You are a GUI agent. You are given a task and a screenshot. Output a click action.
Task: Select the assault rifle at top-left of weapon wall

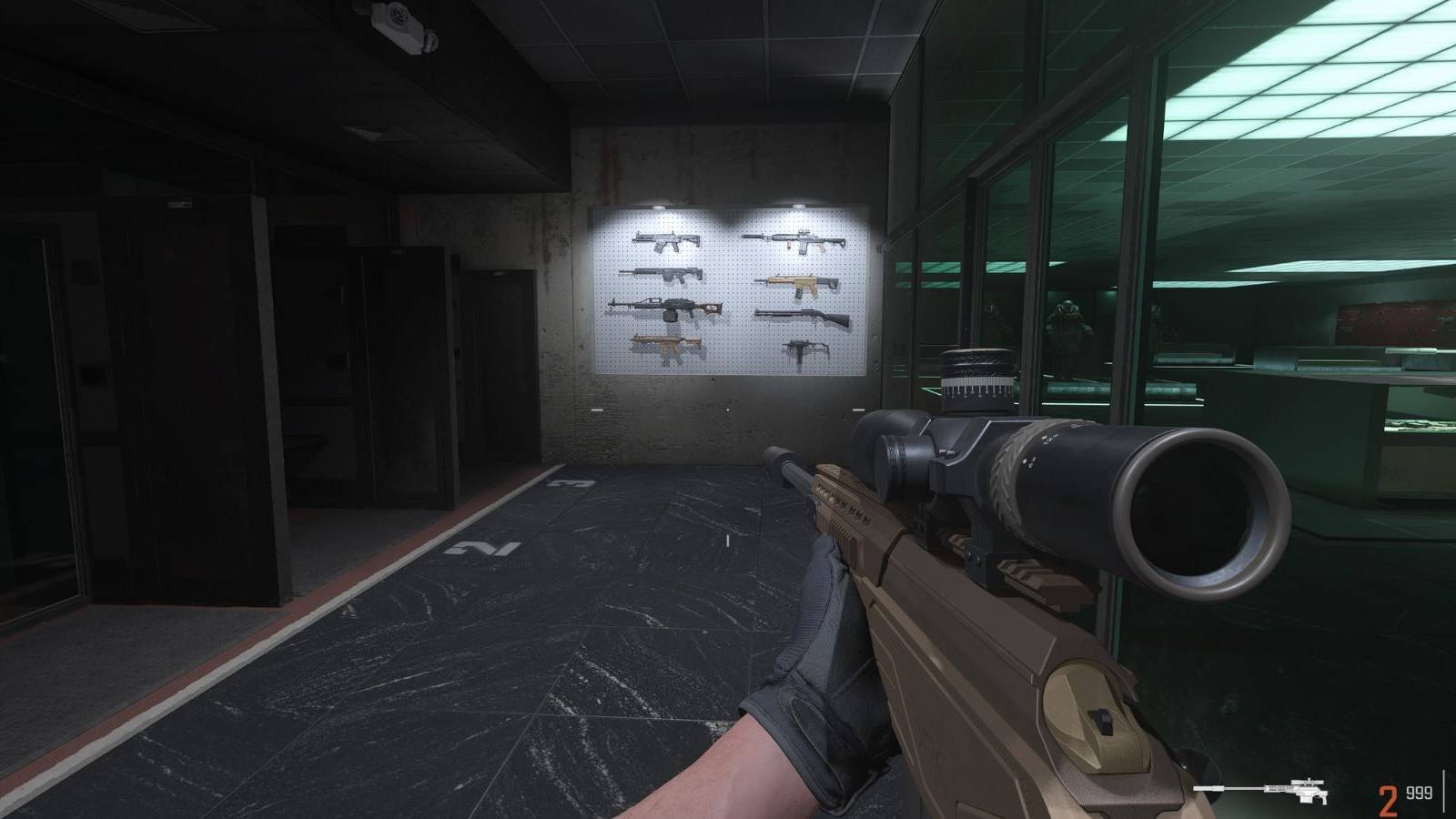pos(667,240)
